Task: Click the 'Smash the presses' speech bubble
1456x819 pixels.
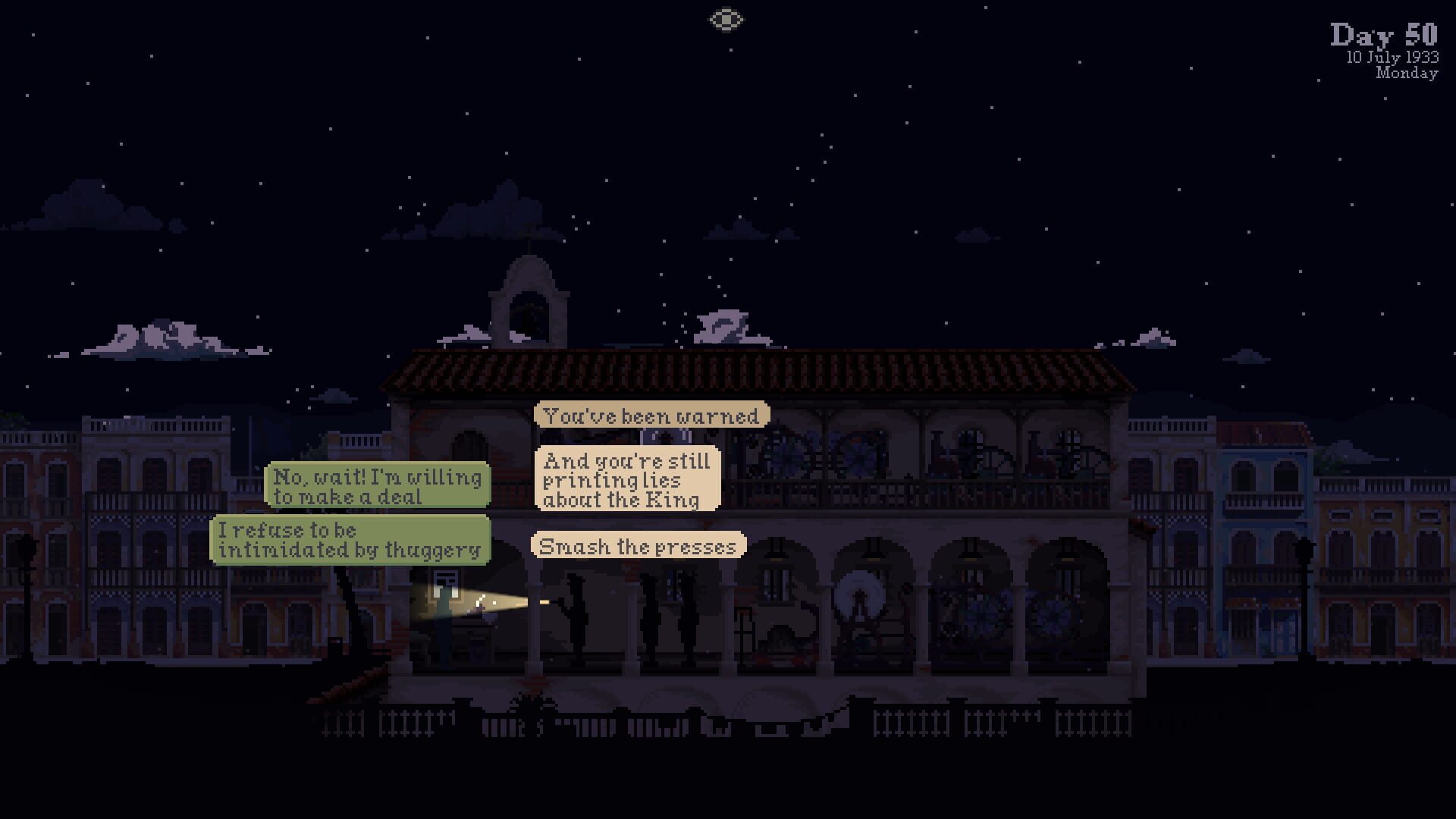Action: (x=638, y=546)
